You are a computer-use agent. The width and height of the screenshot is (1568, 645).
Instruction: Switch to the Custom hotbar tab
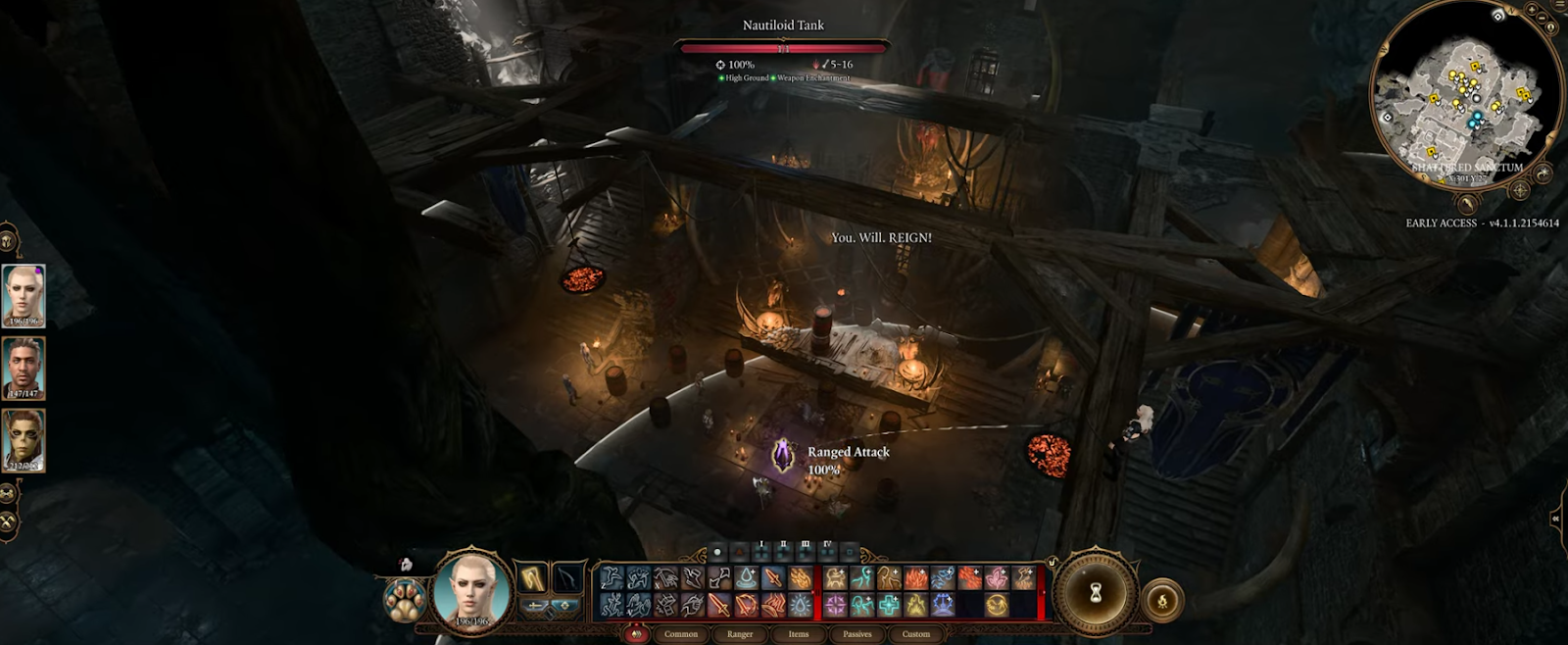pyautogui.click(x=916, y=634)
